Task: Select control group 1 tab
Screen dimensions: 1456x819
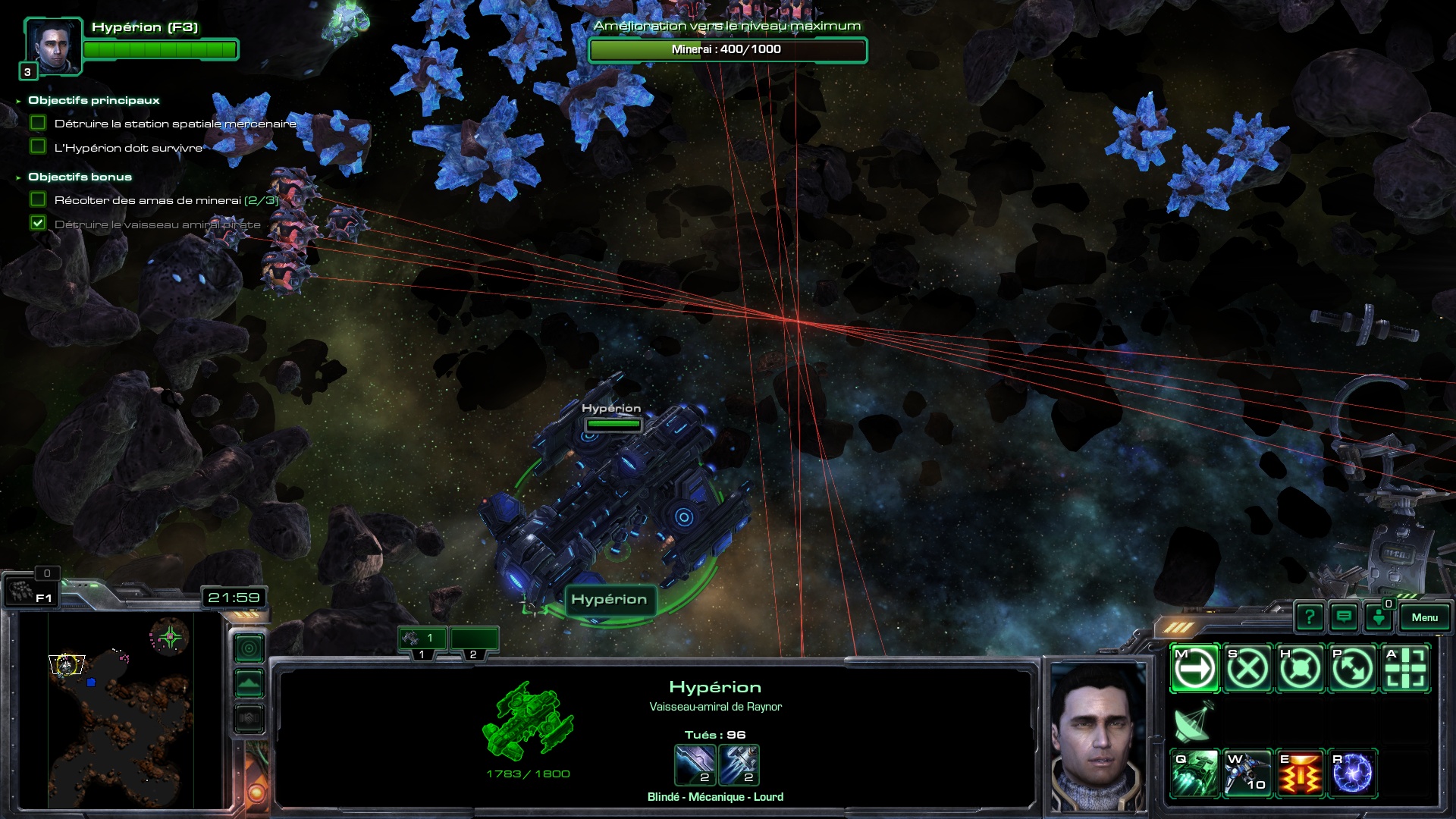Action: point(422,639)
